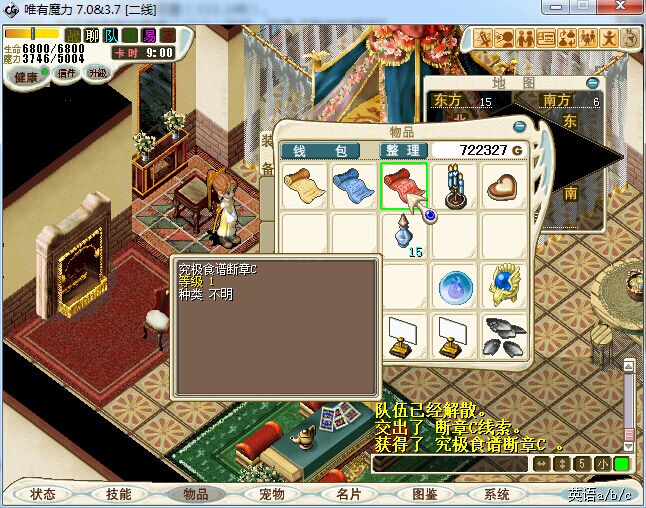Select the potion bottle stack of 15
Viewport: 646px width, 508px height.
pos(404,237)
